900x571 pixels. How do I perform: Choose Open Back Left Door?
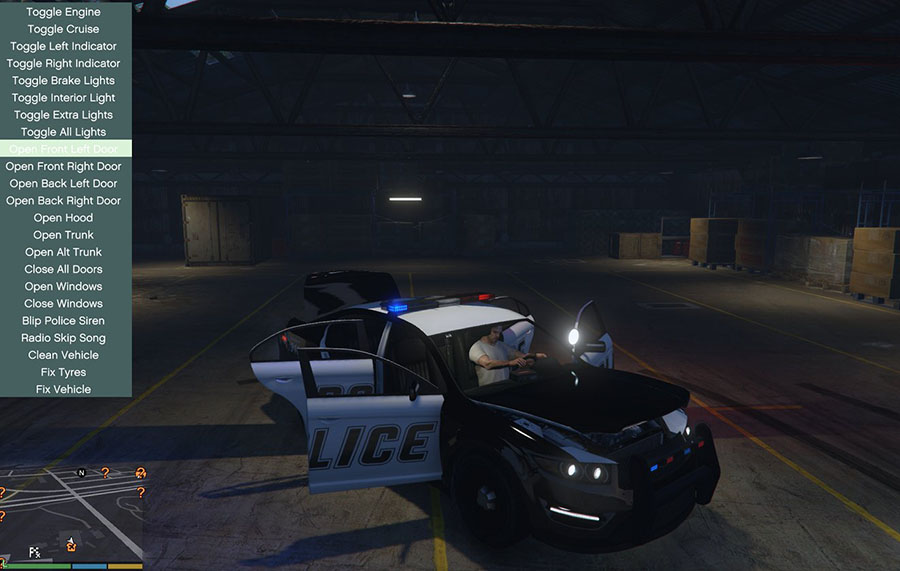64,183
